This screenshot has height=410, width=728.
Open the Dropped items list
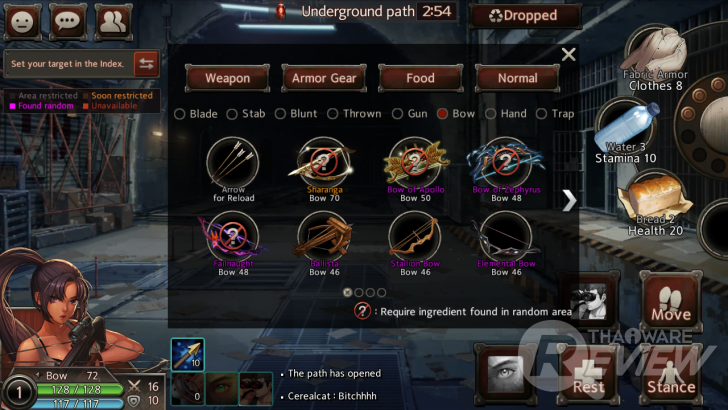[x=526, y=16]
